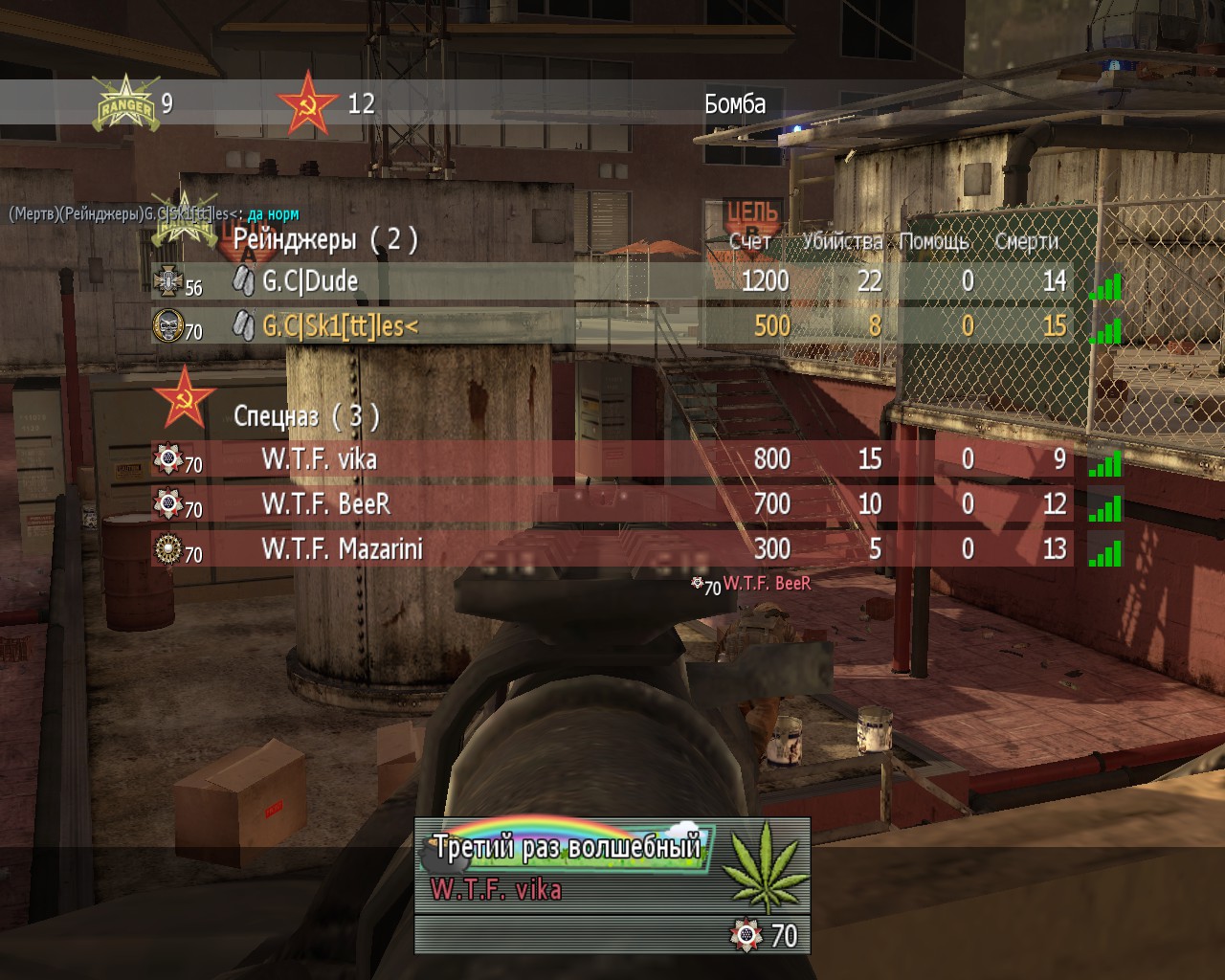Click the Рейнджеры team header
Image resolution: width=1225 pixels, height=980 pixels.
(324, 239)
